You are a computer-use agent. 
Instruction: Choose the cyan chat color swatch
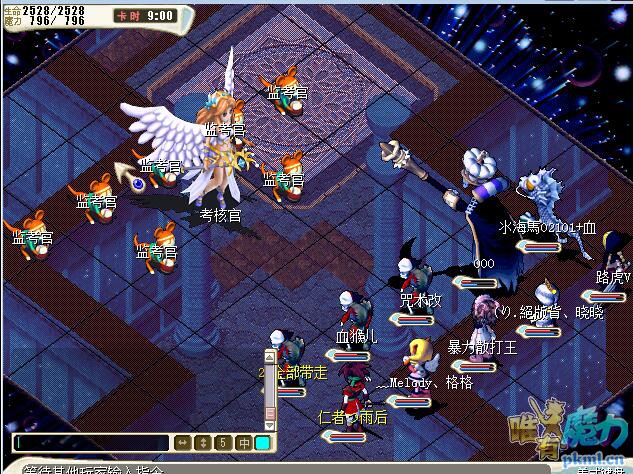[x=262, y=442]
